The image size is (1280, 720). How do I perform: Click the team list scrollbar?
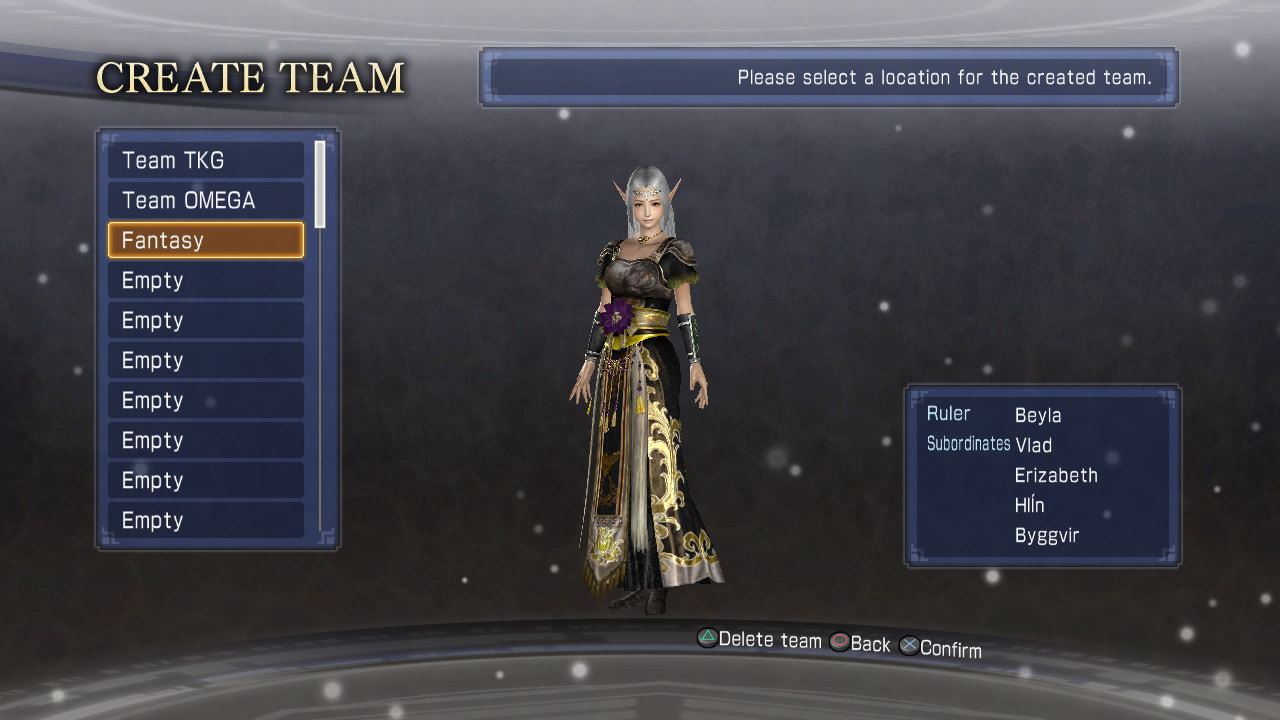point(320,184)
